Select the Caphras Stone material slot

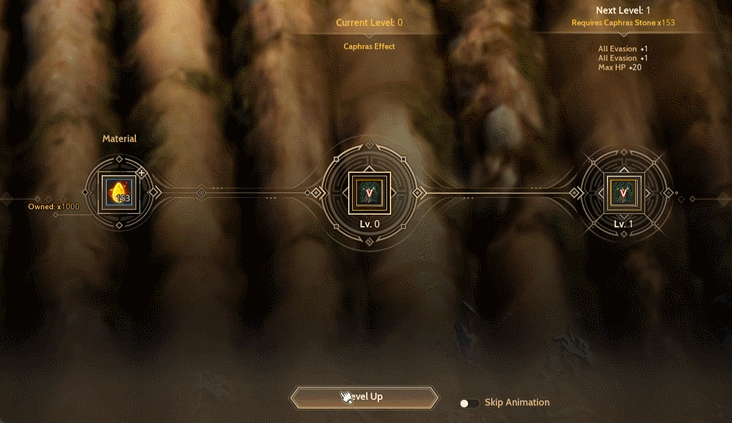pyautogui.click(x=119, y=193)
